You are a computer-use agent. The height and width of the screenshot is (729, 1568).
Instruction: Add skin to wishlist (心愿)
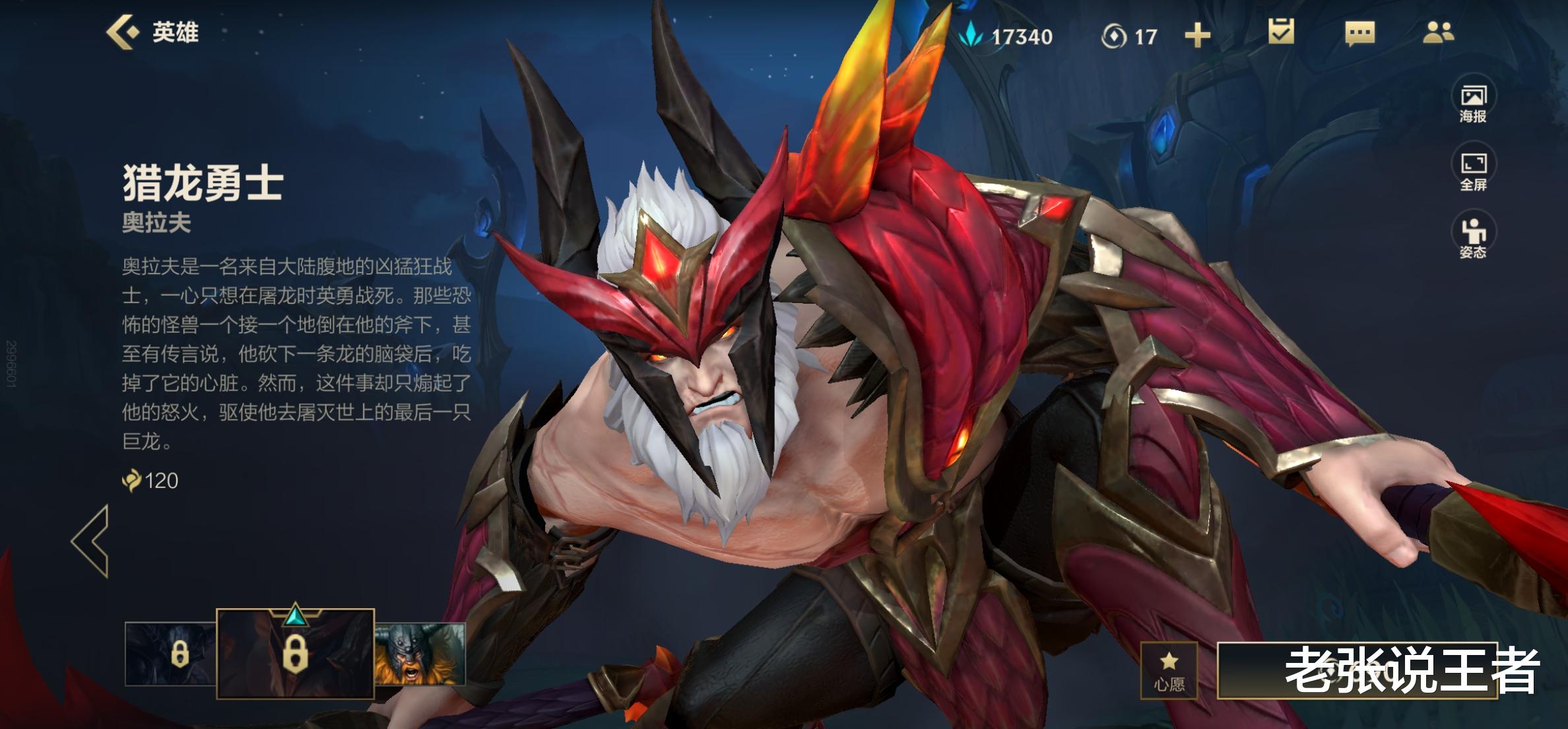[1169, 670]
